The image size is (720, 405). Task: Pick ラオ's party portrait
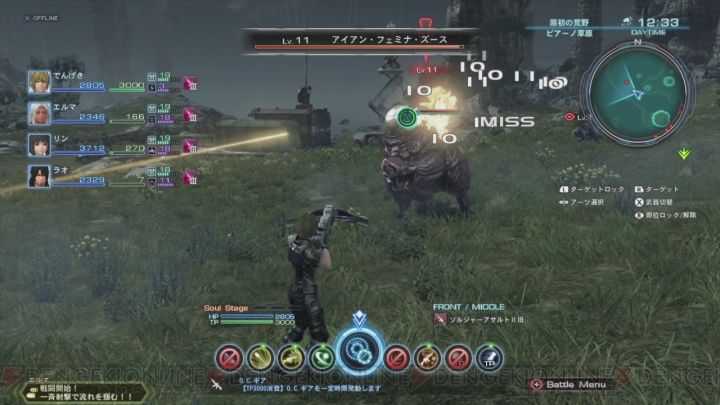coord(40,177)
